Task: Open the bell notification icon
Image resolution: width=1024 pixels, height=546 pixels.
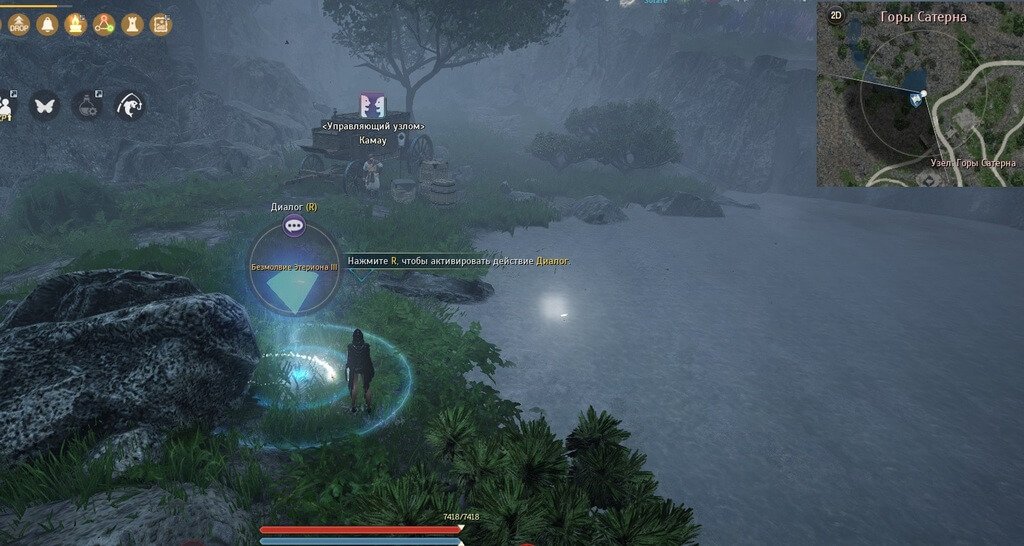Action: pos(47,24)
